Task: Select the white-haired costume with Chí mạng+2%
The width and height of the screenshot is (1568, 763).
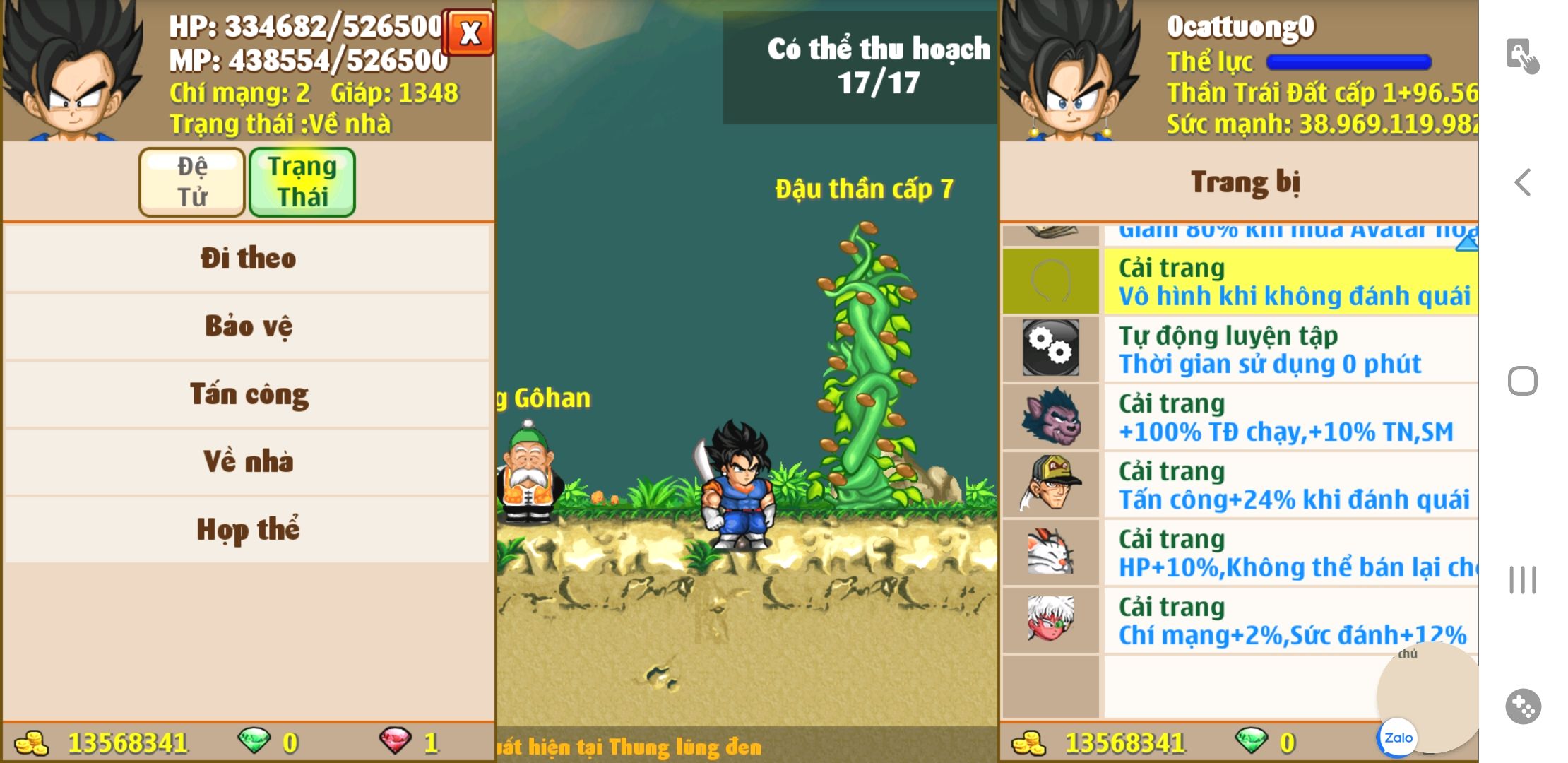Action: [x=1240, y=620]
